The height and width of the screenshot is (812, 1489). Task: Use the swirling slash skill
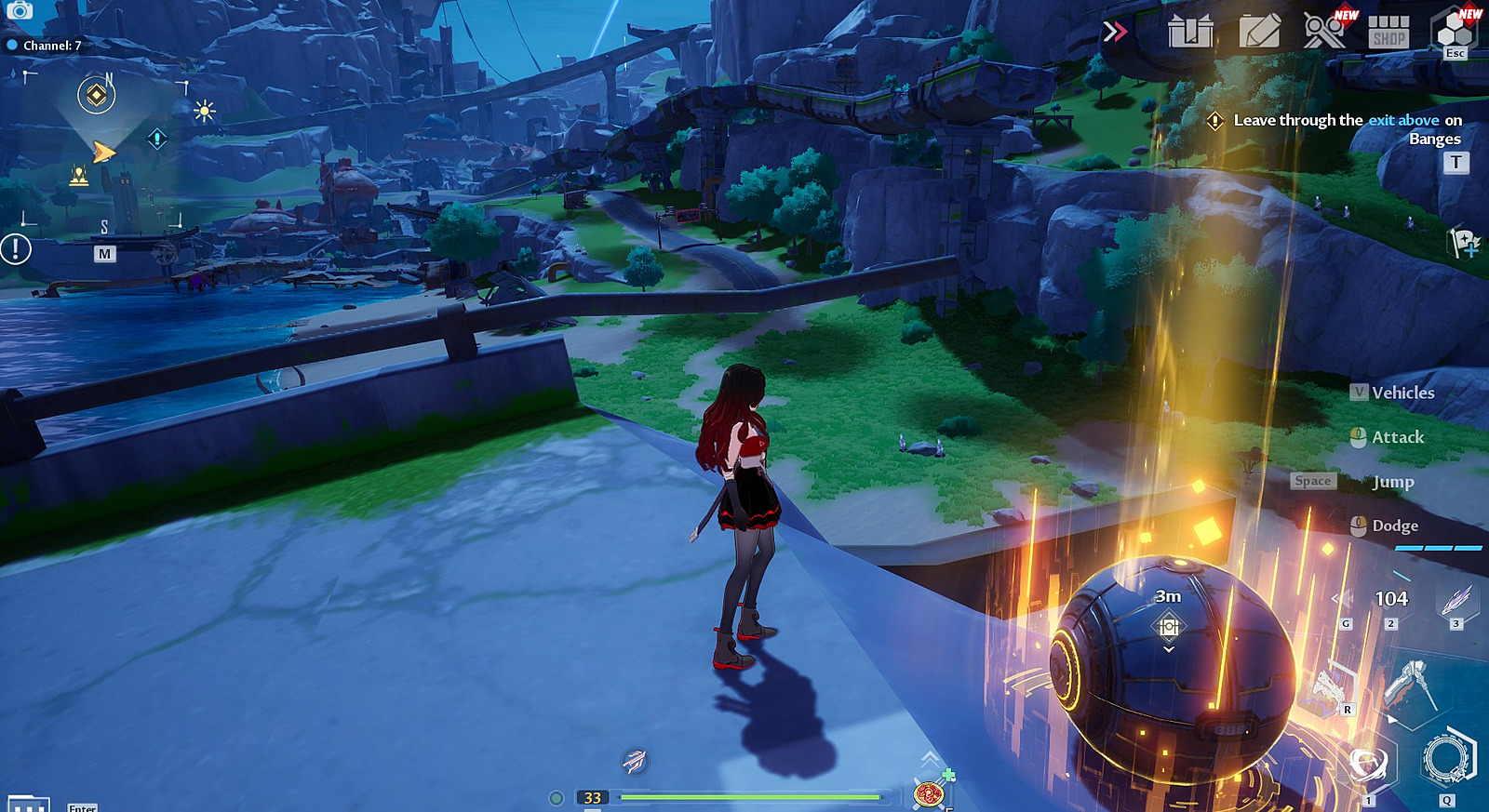coord(1368,765)
